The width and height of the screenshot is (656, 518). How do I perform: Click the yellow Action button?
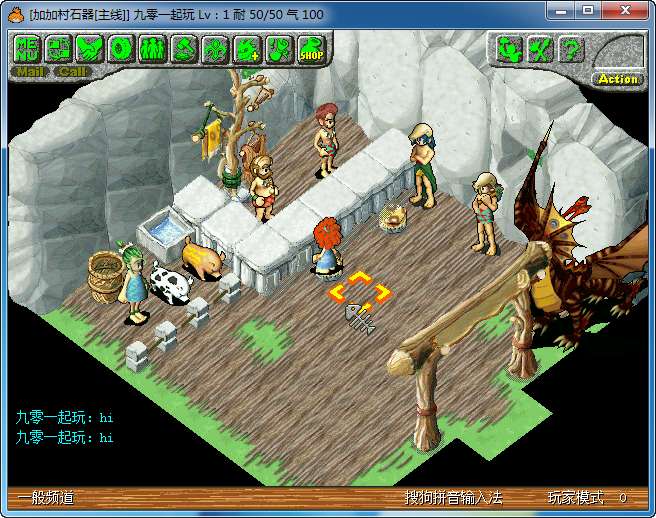pos(618,79)
